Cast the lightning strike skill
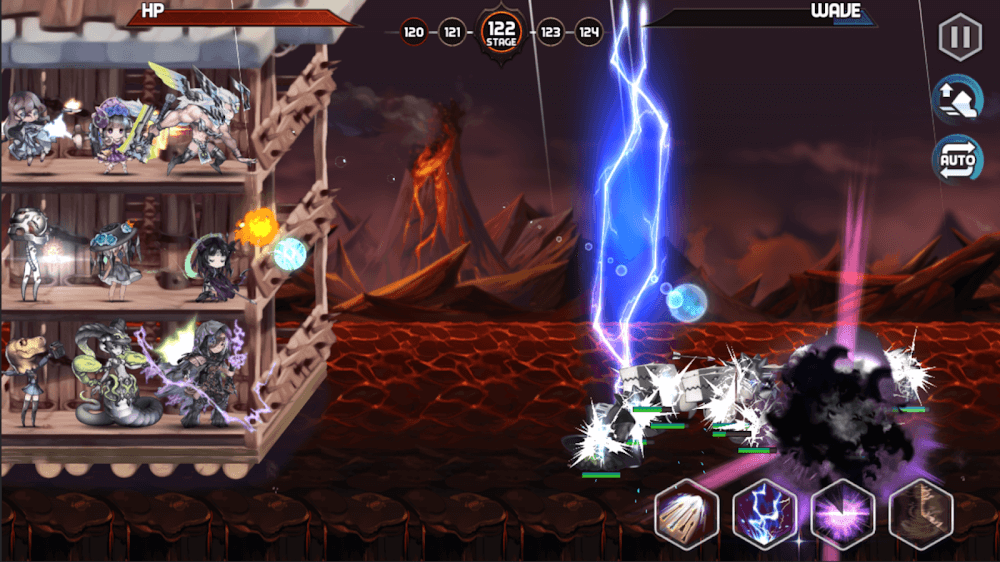 [x=764, y=513]
